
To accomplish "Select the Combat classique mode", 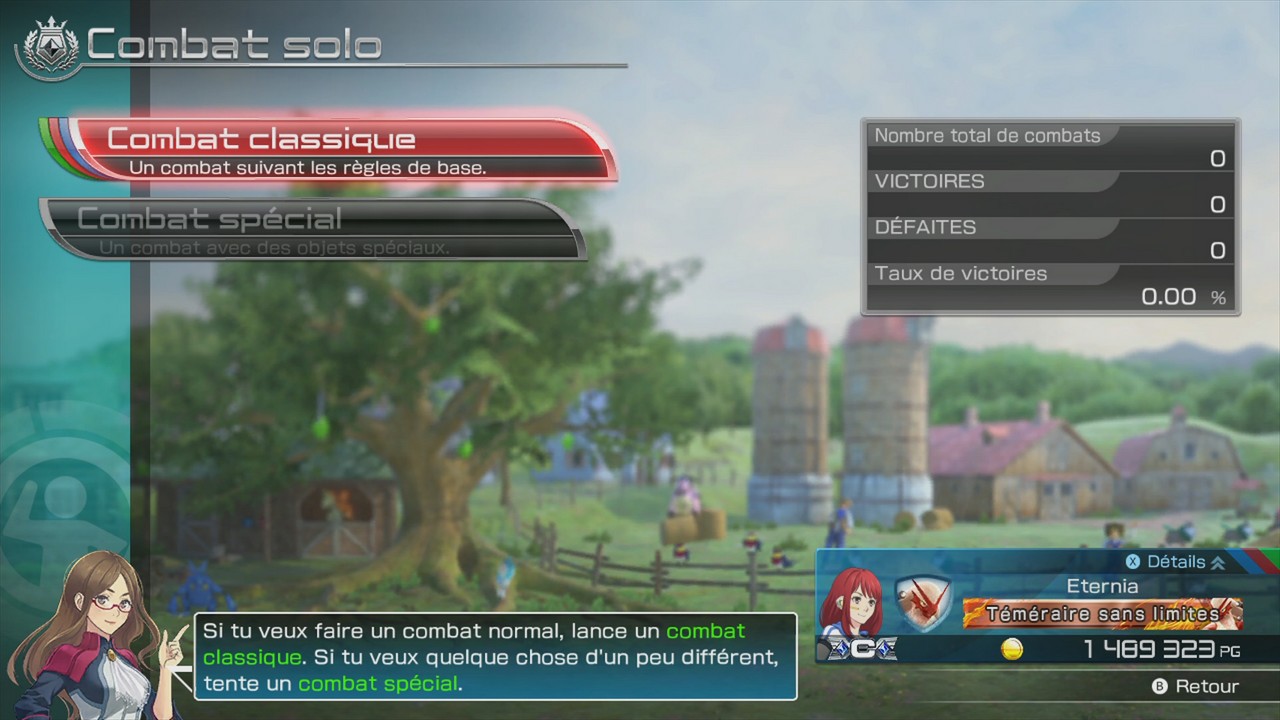I will pyautogui.click(x=330, y=150).
